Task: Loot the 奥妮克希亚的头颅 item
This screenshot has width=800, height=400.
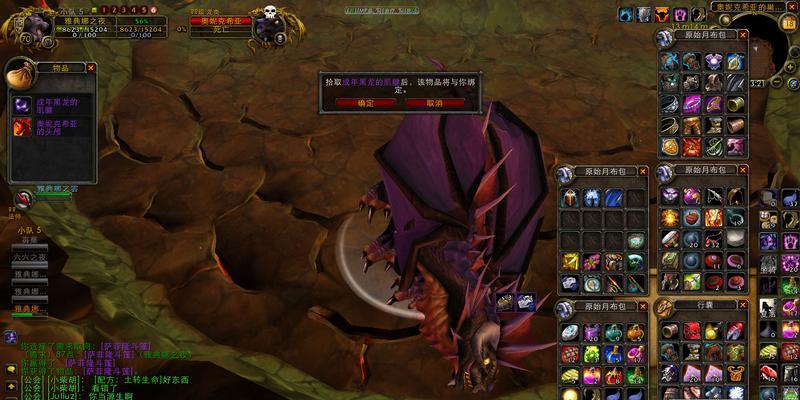Action: click(23, 127)
